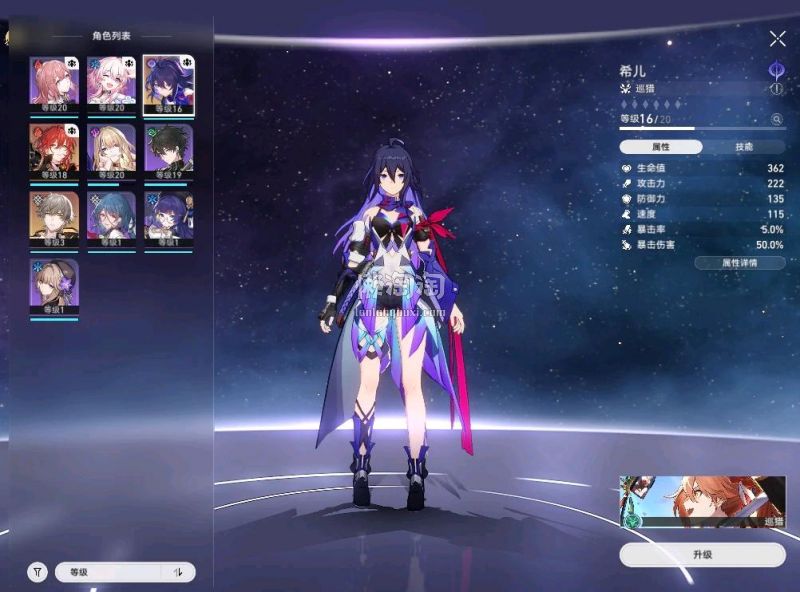Toggle the sort order arrows
Viewport: 800px width, 592px height.
click(179, 572)
